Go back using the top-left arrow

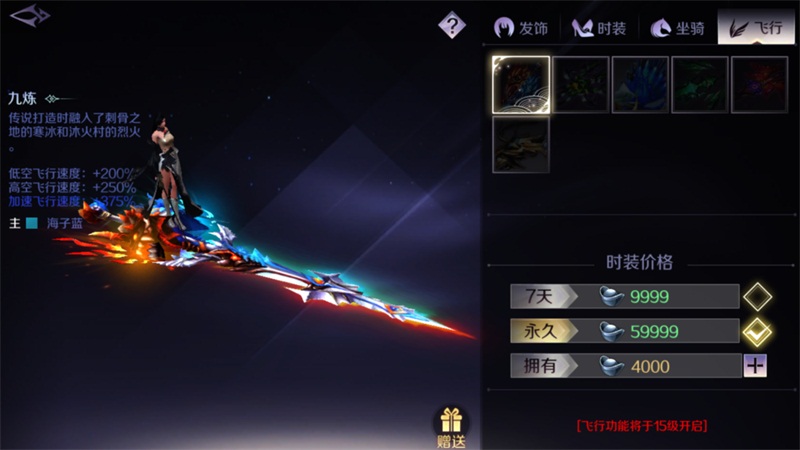pyautogui.click(x=29, y=16)
